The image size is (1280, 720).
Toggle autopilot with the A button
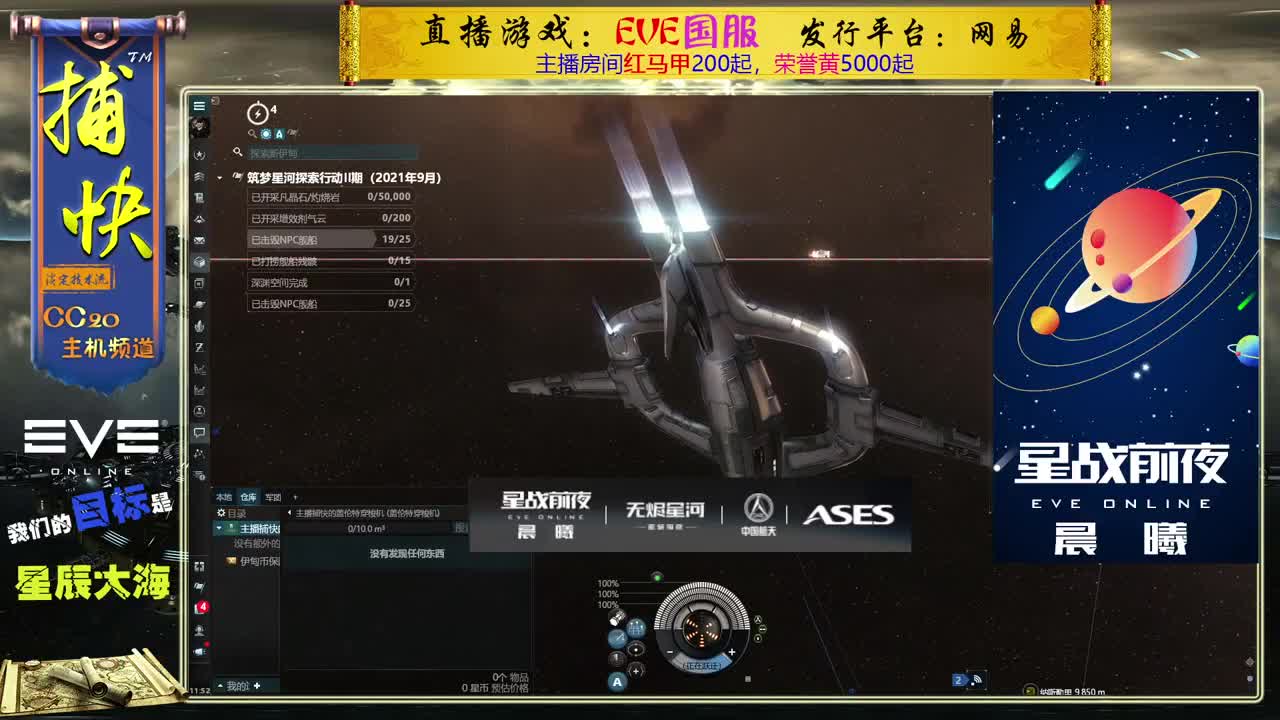[616, 682]
